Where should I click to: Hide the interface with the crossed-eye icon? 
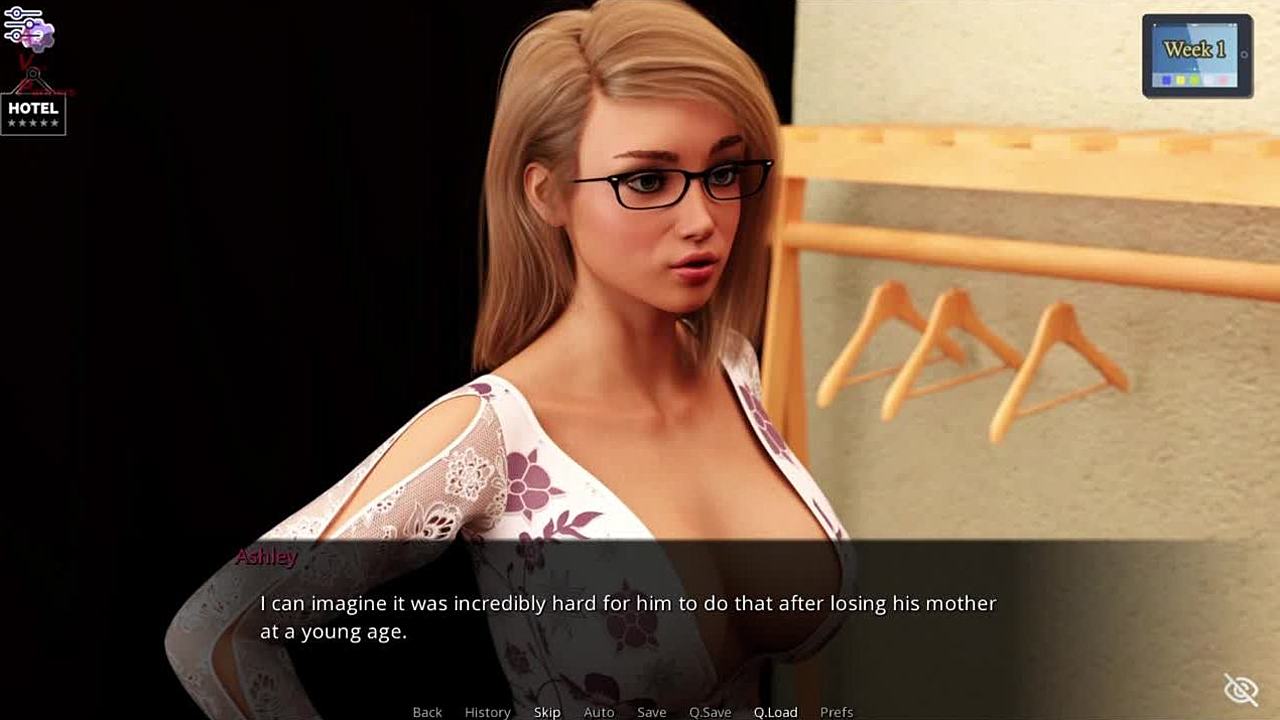(1240, 689)
